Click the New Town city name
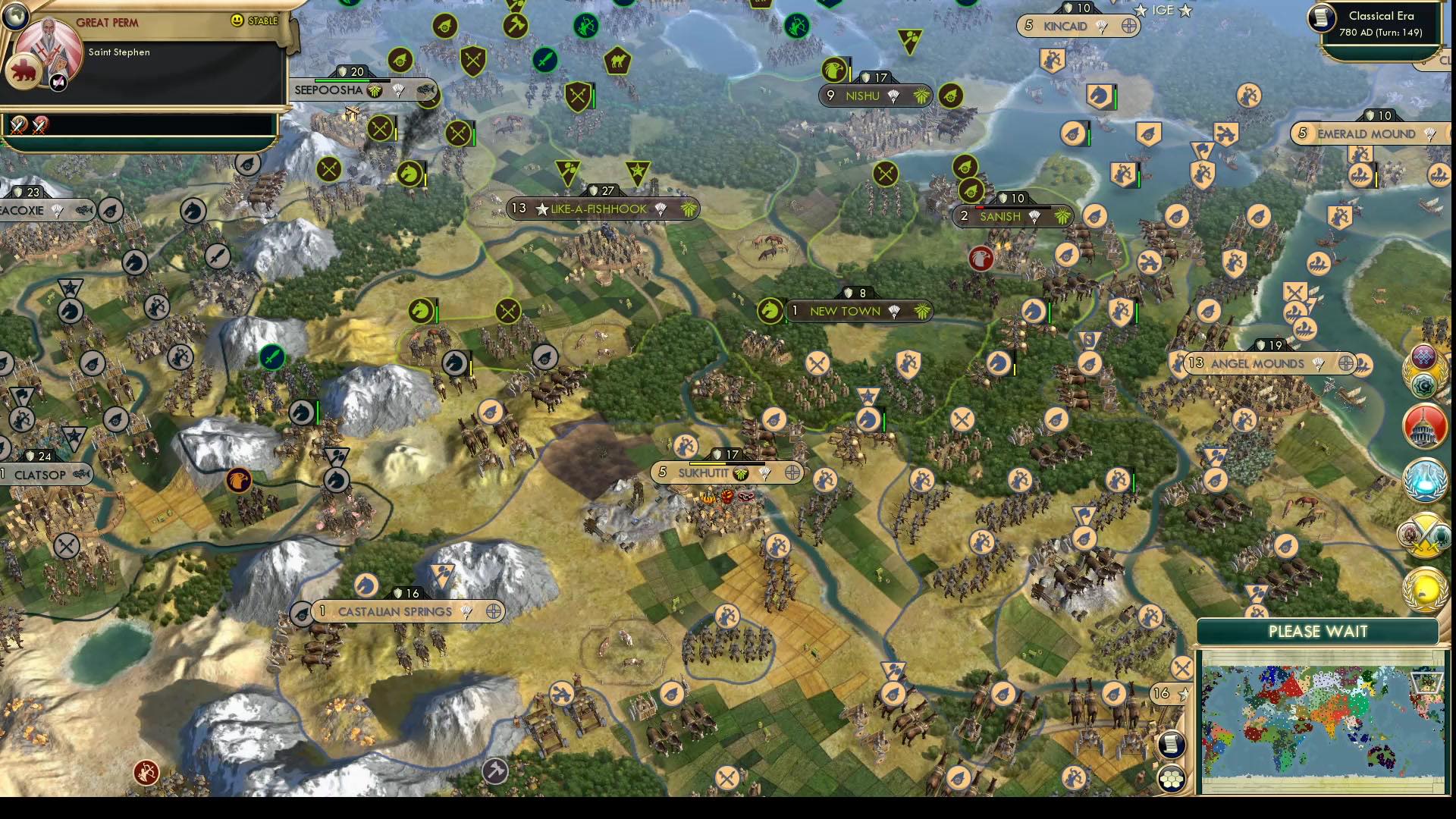Viewport: 1456px width, 819px height. (x=844, y=311)
